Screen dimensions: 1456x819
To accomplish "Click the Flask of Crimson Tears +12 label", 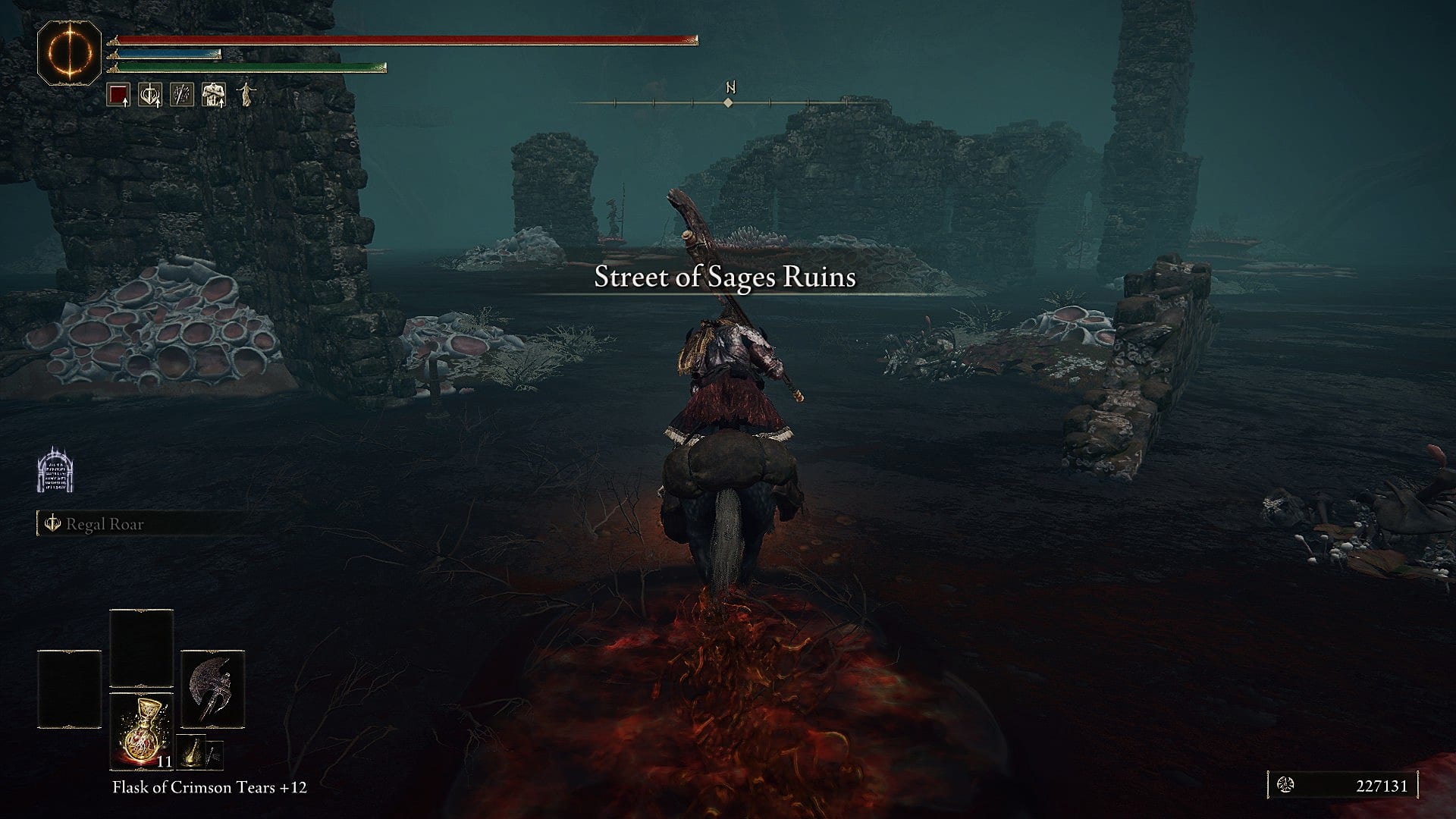I will point(209,789).
